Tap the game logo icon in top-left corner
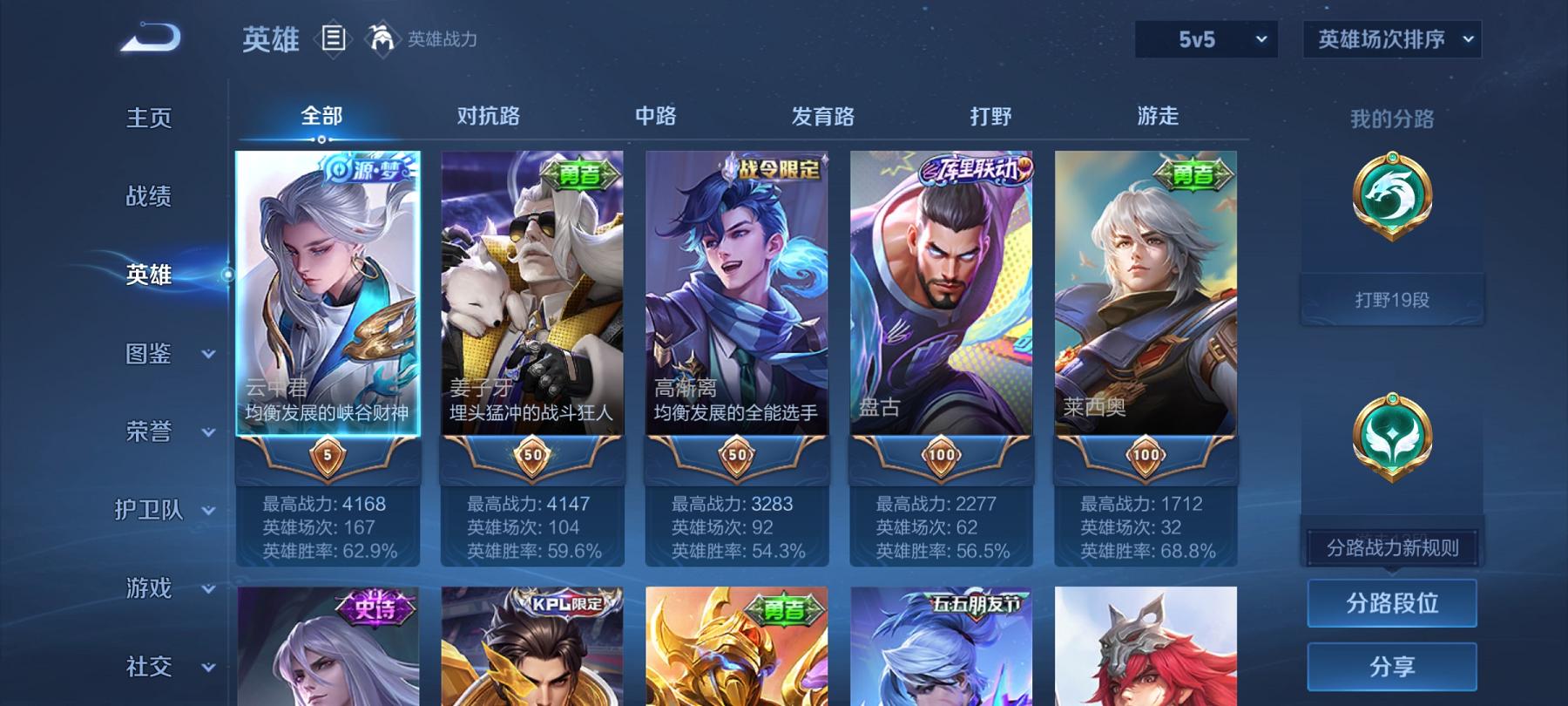This screenshot has width=1568, height=706. point(148,37)
